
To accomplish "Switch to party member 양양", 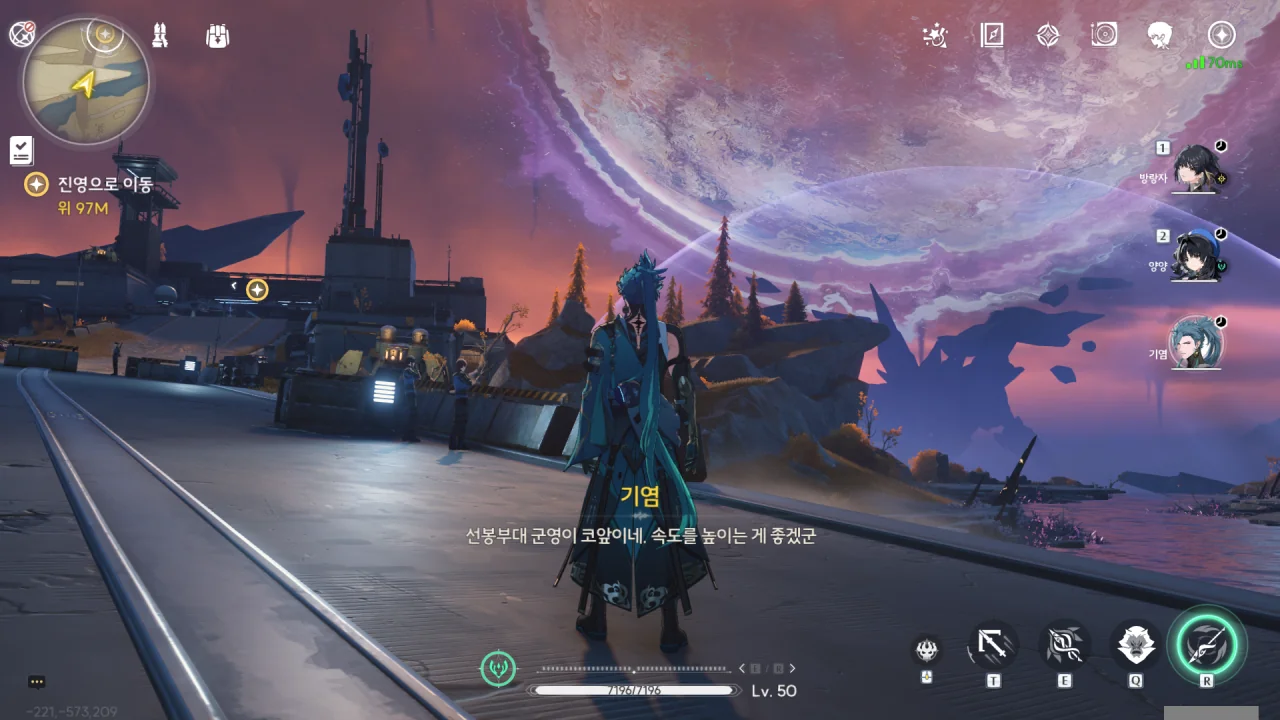I will tap(1195, 256).
